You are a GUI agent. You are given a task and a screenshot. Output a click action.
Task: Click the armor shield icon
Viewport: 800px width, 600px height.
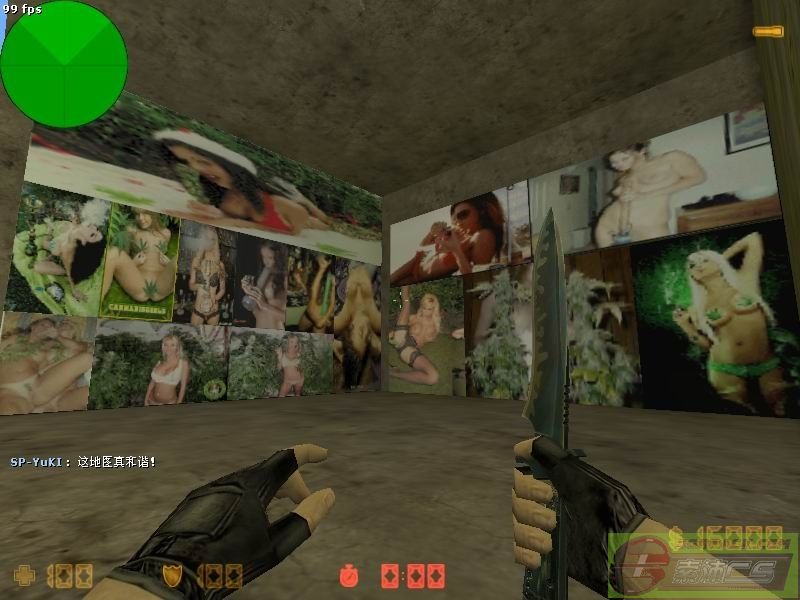172,575
